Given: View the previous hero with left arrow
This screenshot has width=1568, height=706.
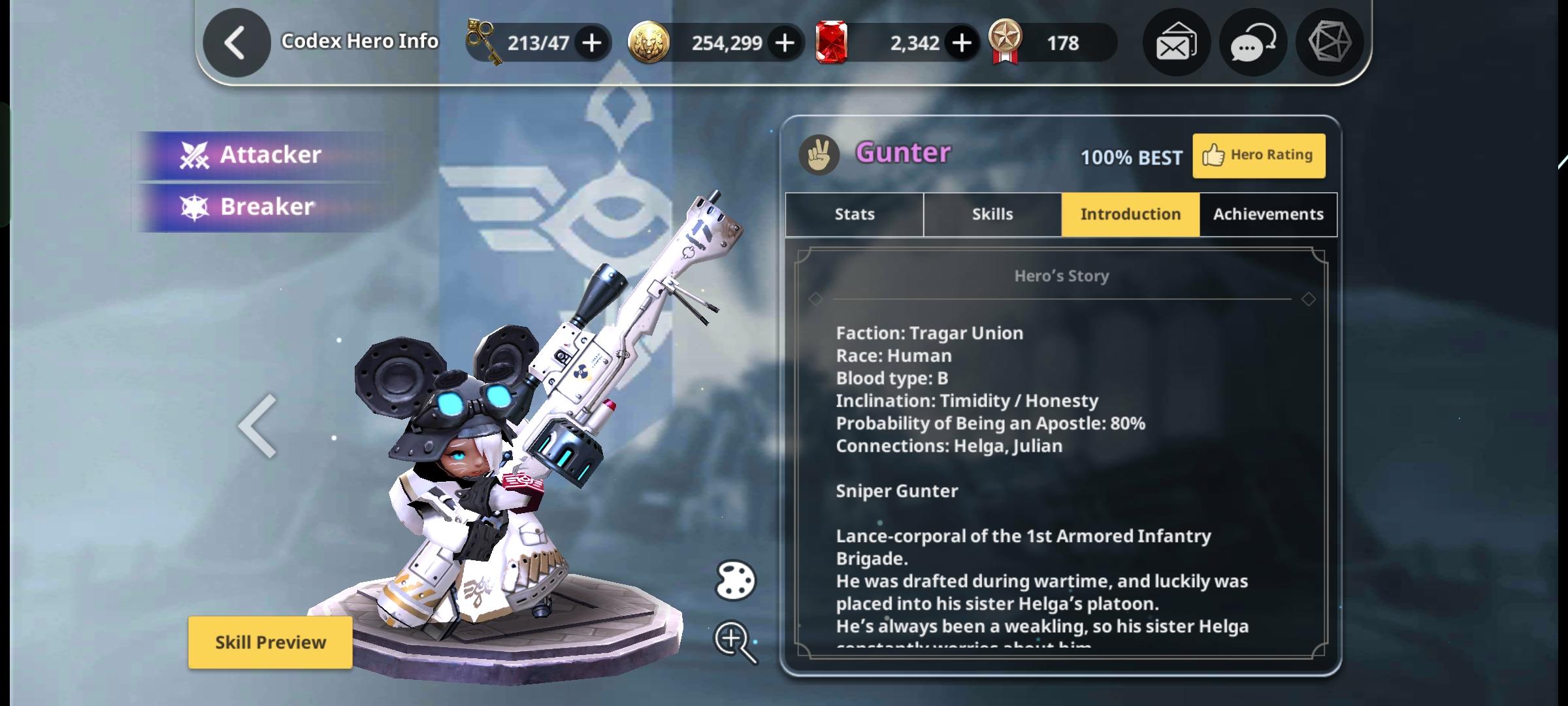Looking at the screenshot, I should coord(258,426).
